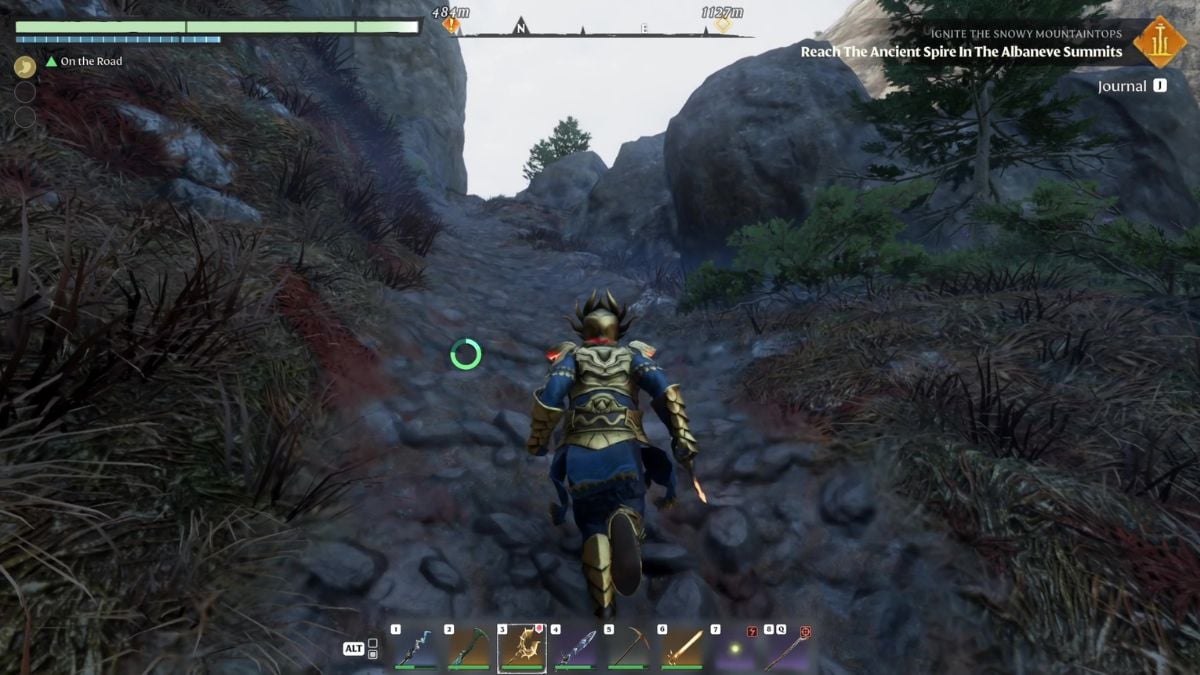Screen dimensions: 1200x675
Task: Select the green pickaxe in hotbar slot 2
Action: click(467, 649)
